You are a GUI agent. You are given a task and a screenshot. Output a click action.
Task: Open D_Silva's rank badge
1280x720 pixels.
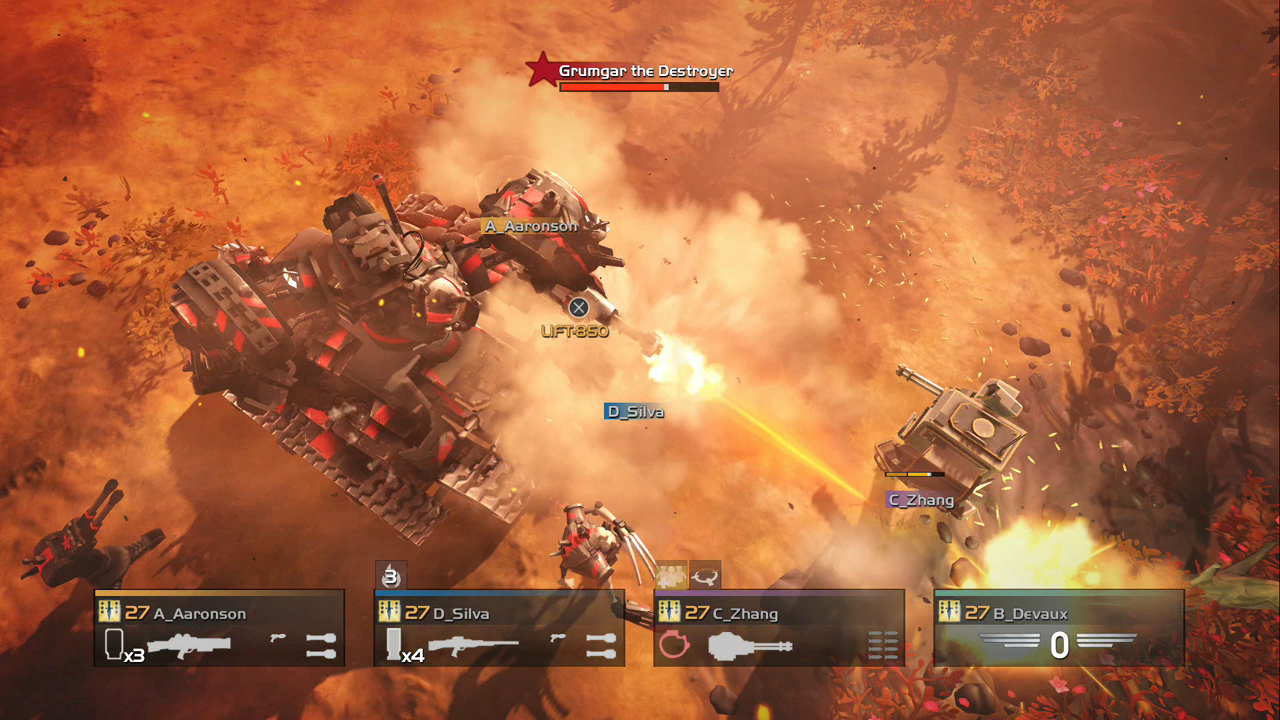click(x=389, y=613)
